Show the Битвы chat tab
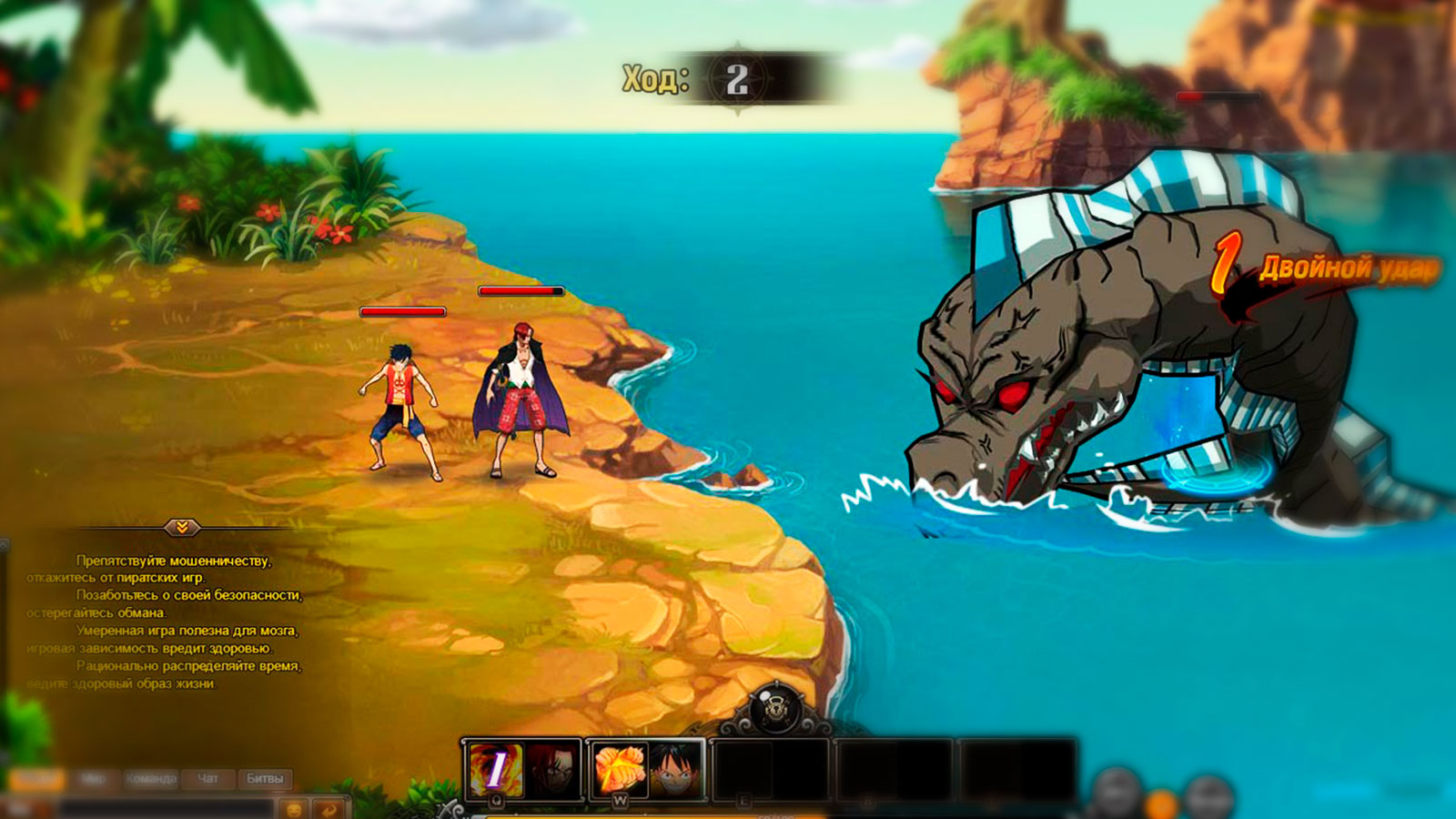This screenshot has width=1456, height=819. coord(265,779)
